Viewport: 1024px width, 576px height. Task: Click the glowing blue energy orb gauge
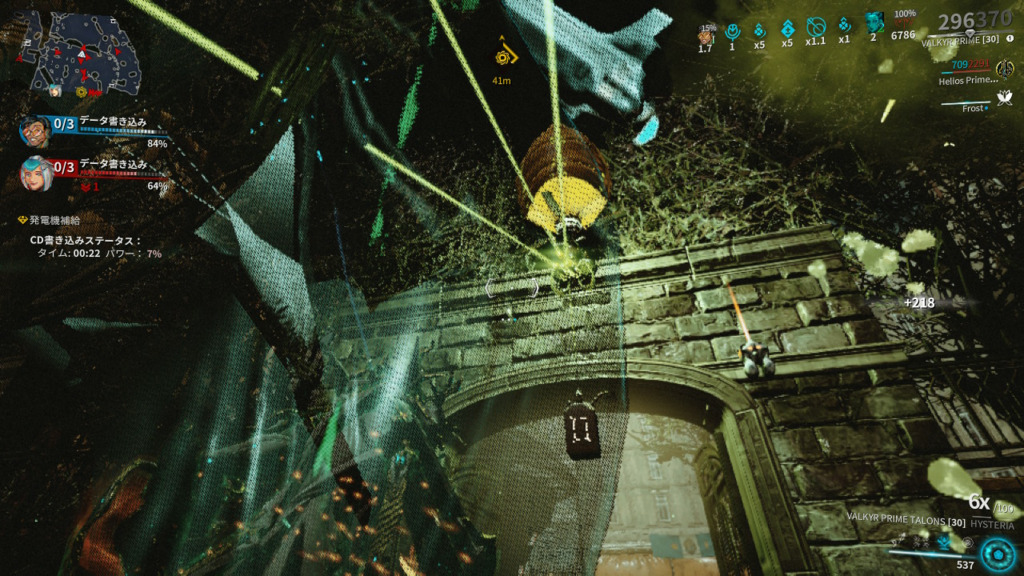pos(996,553)
